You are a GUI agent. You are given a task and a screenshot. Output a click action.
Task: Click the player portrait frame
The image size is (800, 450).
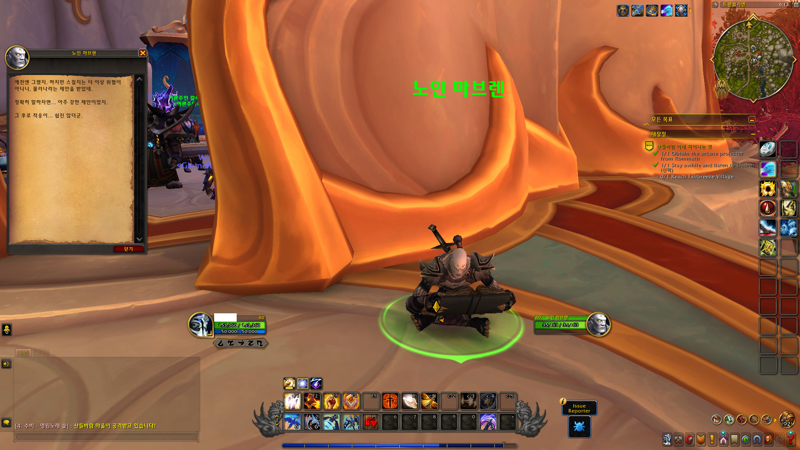click(x=201, y=325)
